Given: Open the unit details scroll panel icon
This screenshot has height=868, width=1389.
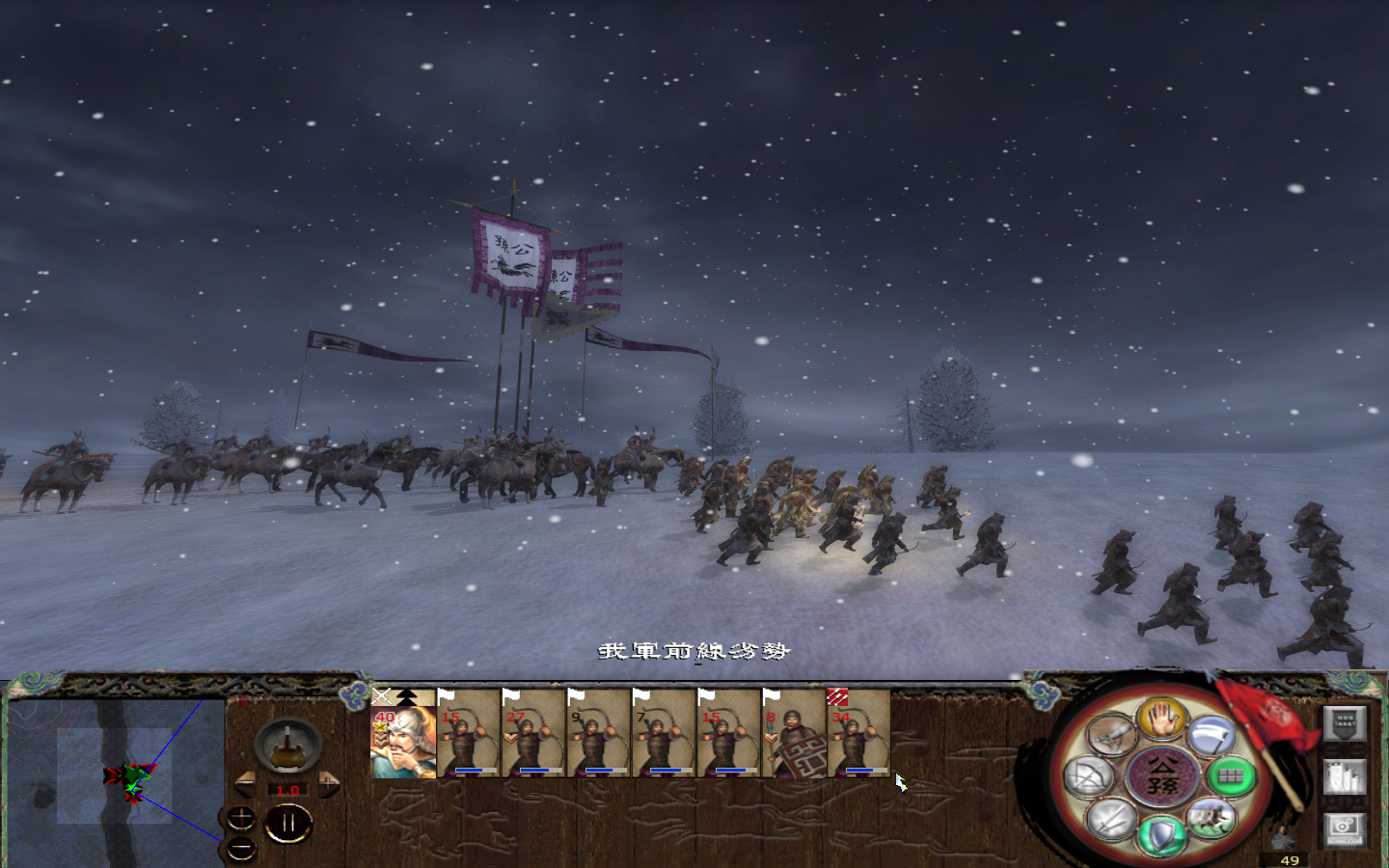Looking at the screenshot, I should click(1346, 776).
